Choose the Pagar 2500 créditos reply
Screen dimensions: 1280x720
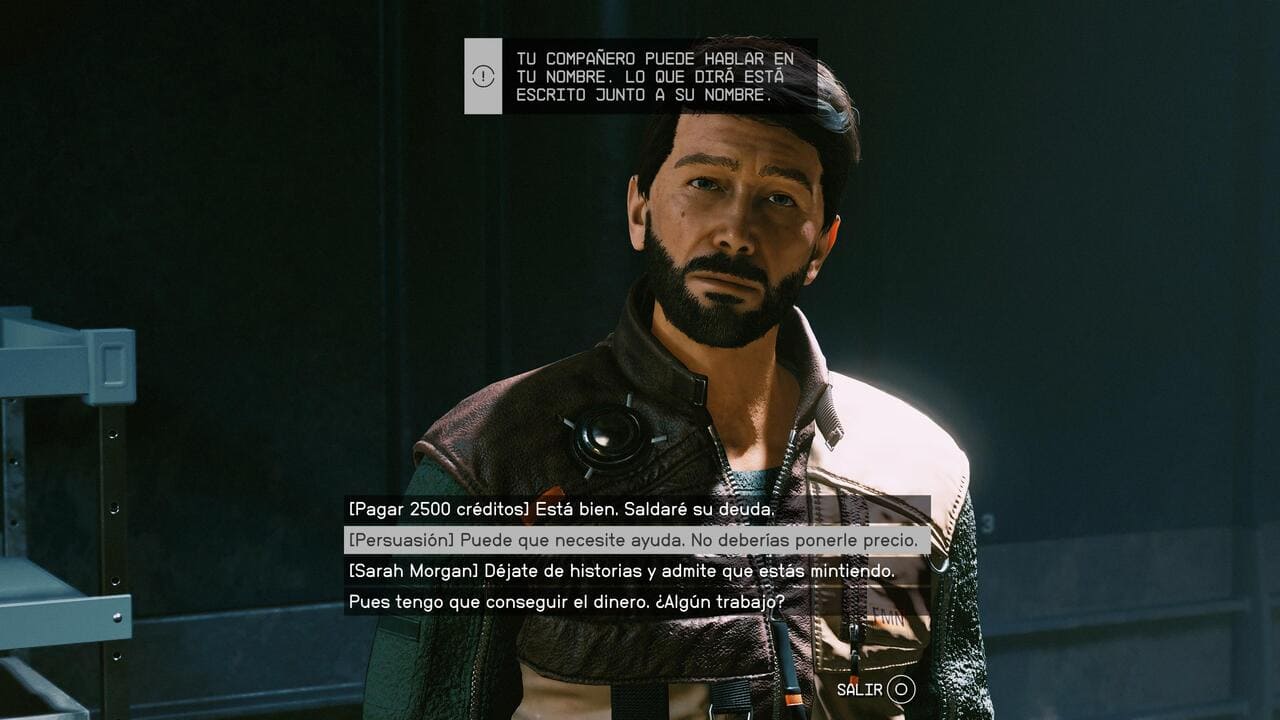561,509
